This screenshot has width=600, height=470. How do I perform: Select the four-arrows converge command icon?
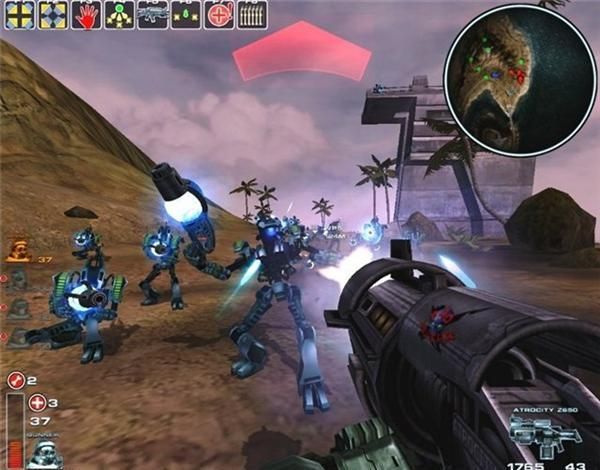[19, 15]
